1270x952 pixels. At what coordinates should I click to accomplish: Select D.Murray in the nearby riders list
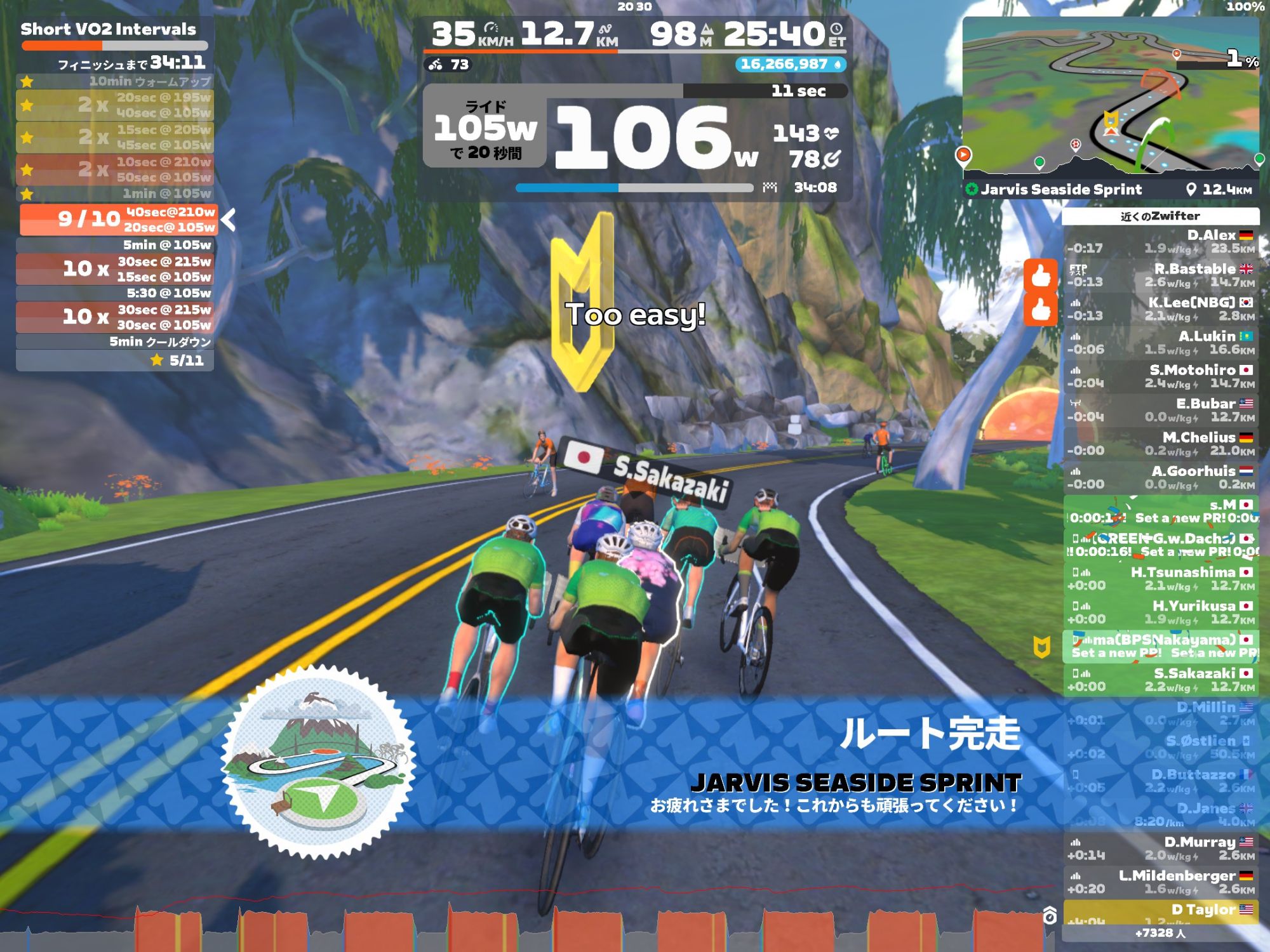1161,848
